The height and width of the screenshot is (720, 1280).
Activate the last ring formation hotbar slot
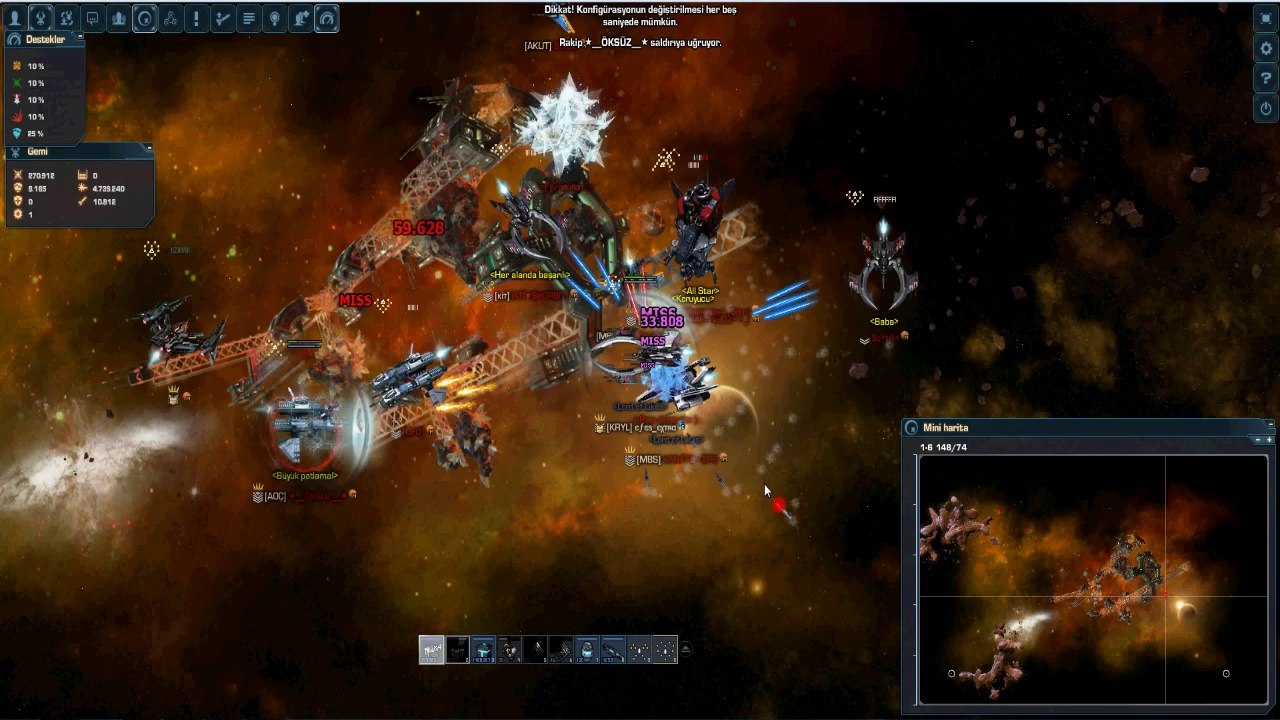[x=665, y=650]
